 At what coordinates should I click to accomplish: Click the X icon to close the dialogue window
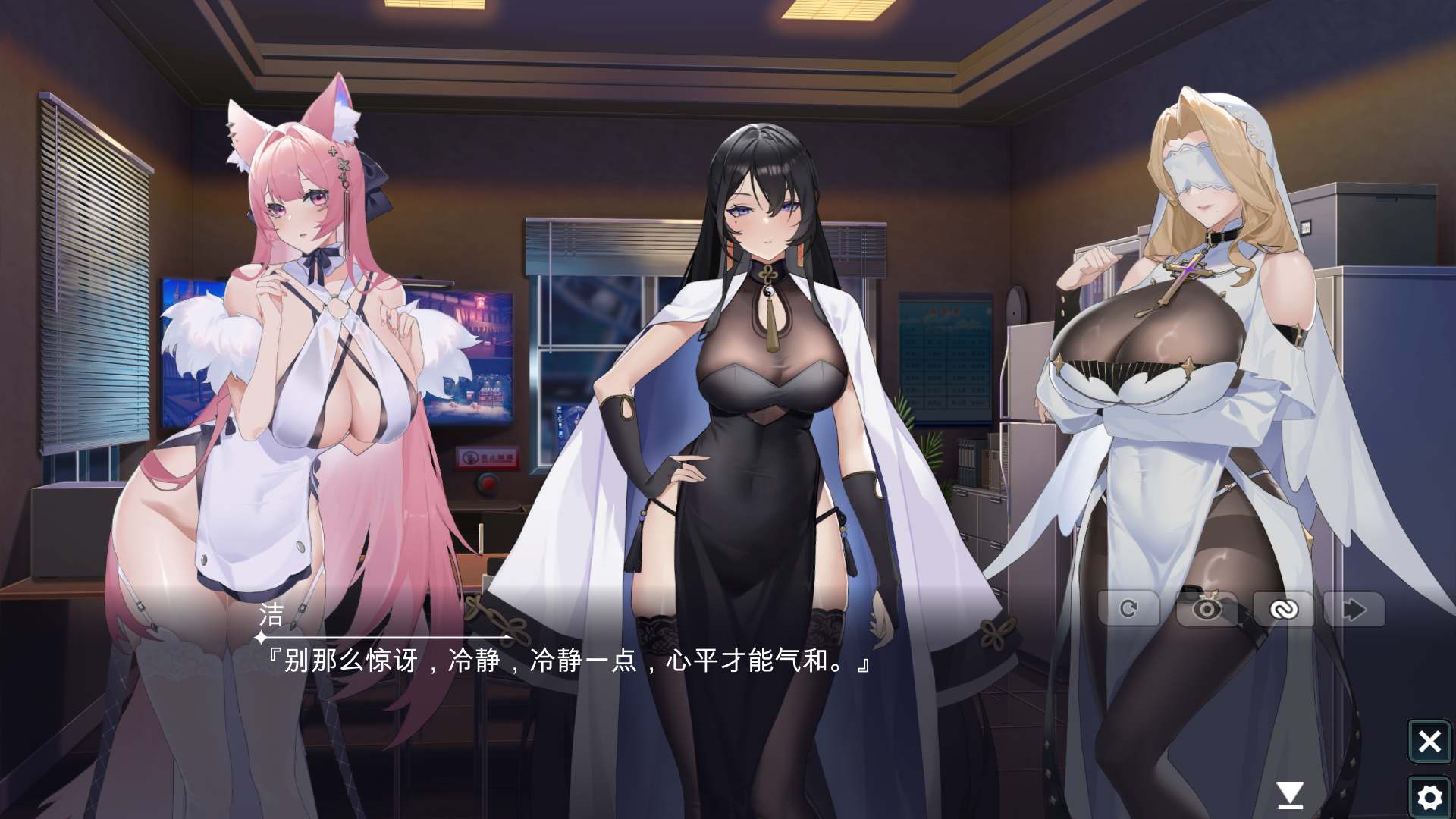pos(1430,742)
